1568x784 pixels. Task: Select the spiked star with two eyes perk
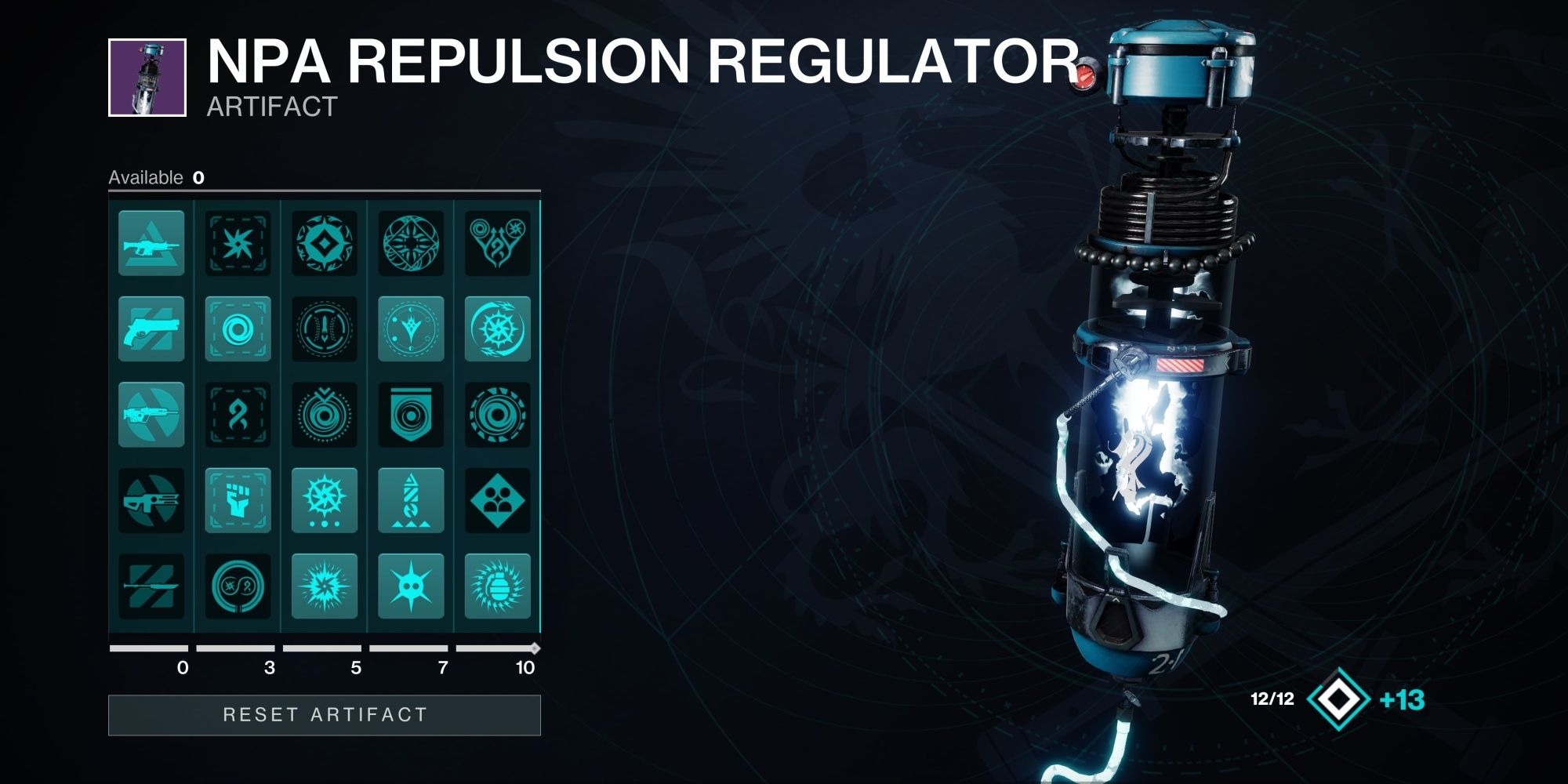[x=411, y=586]
